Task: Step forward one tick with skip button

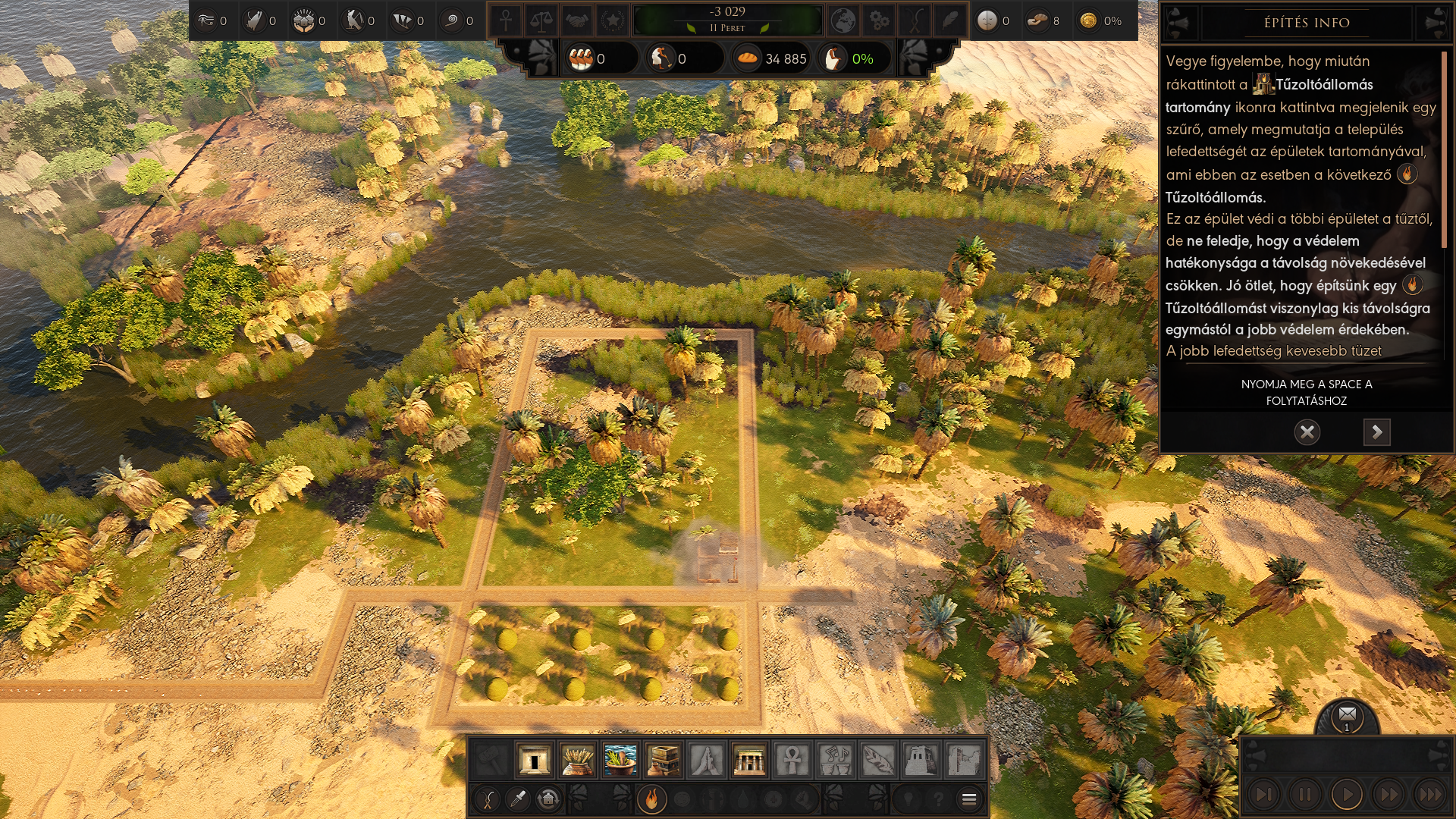Action: (1263, 794)
